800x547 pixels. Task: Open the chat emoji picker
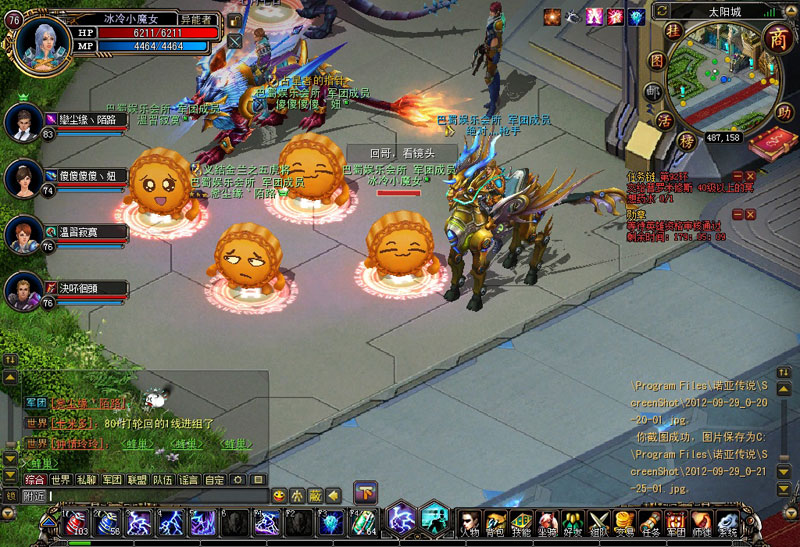point(279,495)
